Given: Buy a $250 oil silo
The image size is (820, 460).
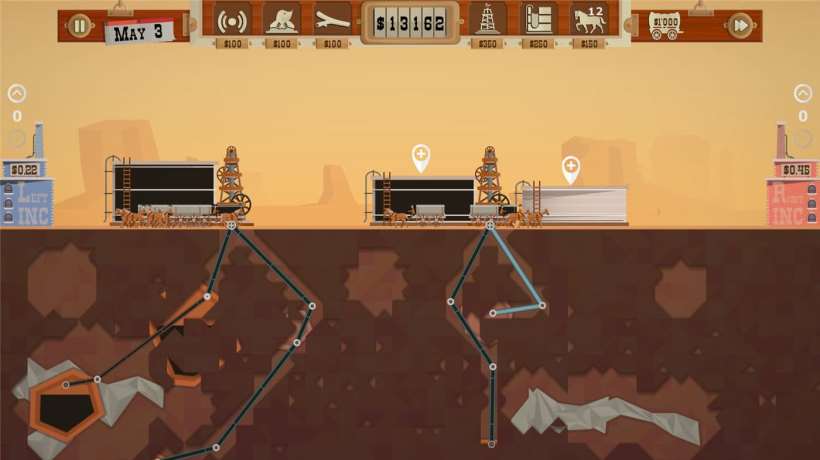Looking at the screenshot, I should [x=539, y=20].
